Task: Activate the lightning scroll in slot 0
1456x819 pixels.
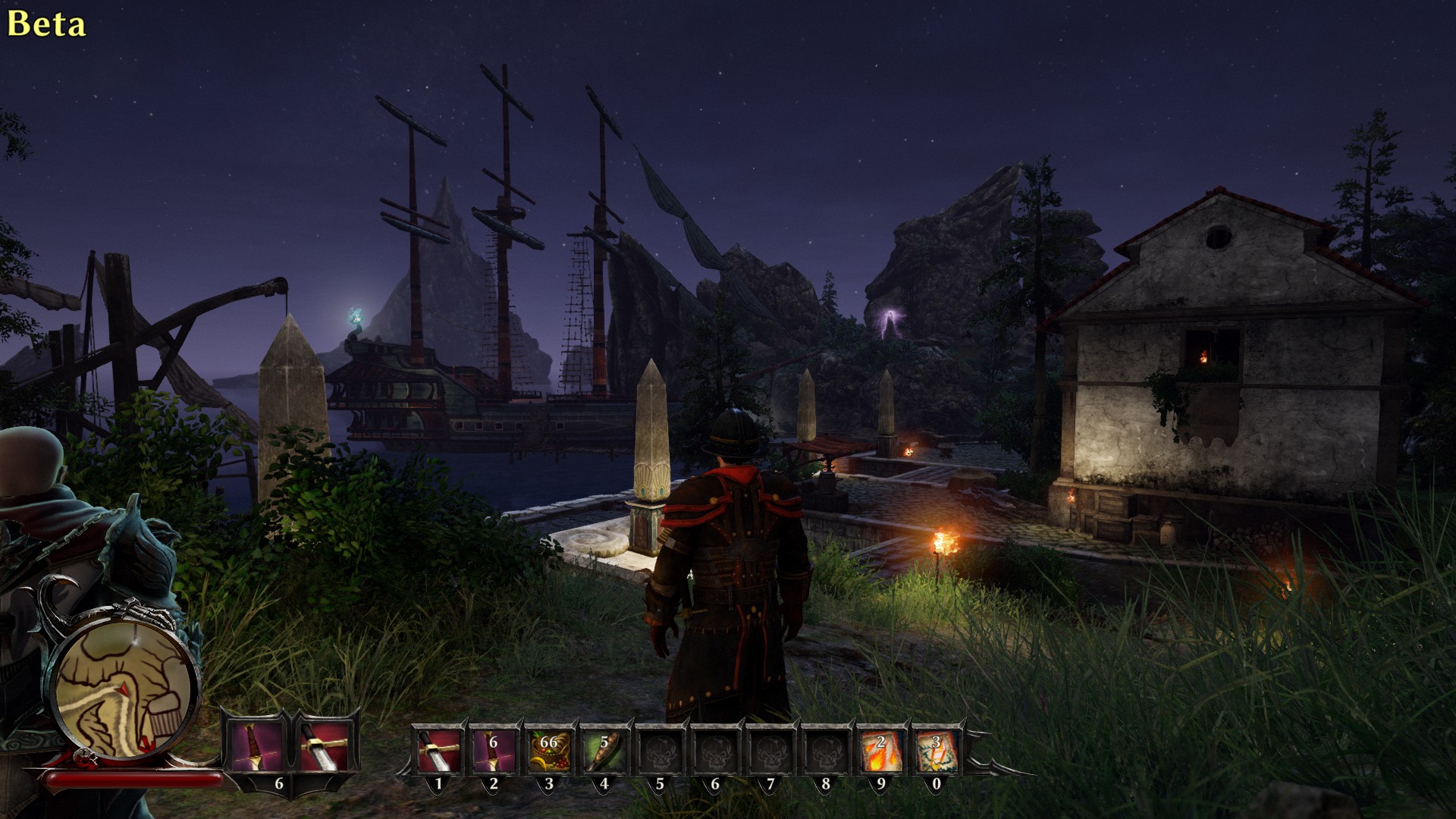Action: tap(936, 751)
